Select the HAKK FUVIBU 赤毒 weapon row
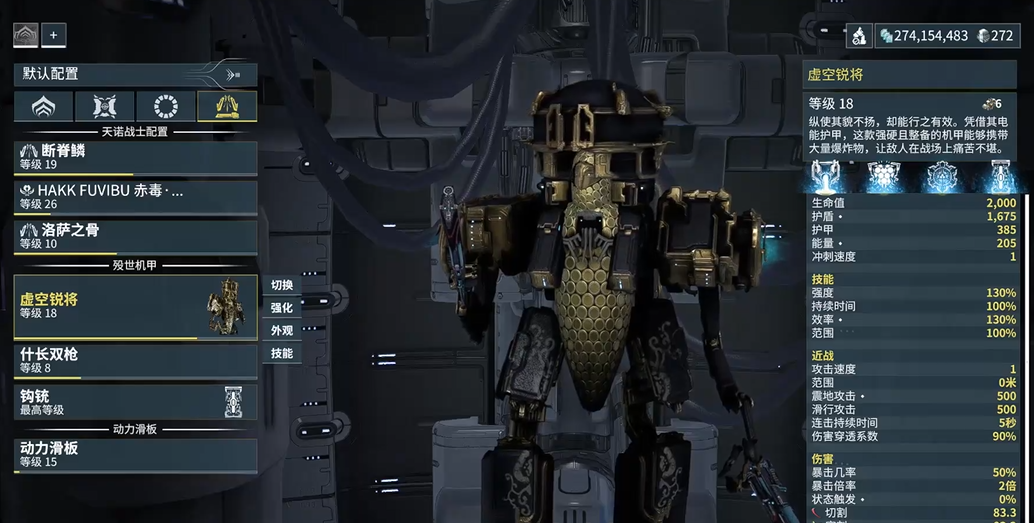Image resolution: width=1034 pixels, height=523 pixels. 135,197
